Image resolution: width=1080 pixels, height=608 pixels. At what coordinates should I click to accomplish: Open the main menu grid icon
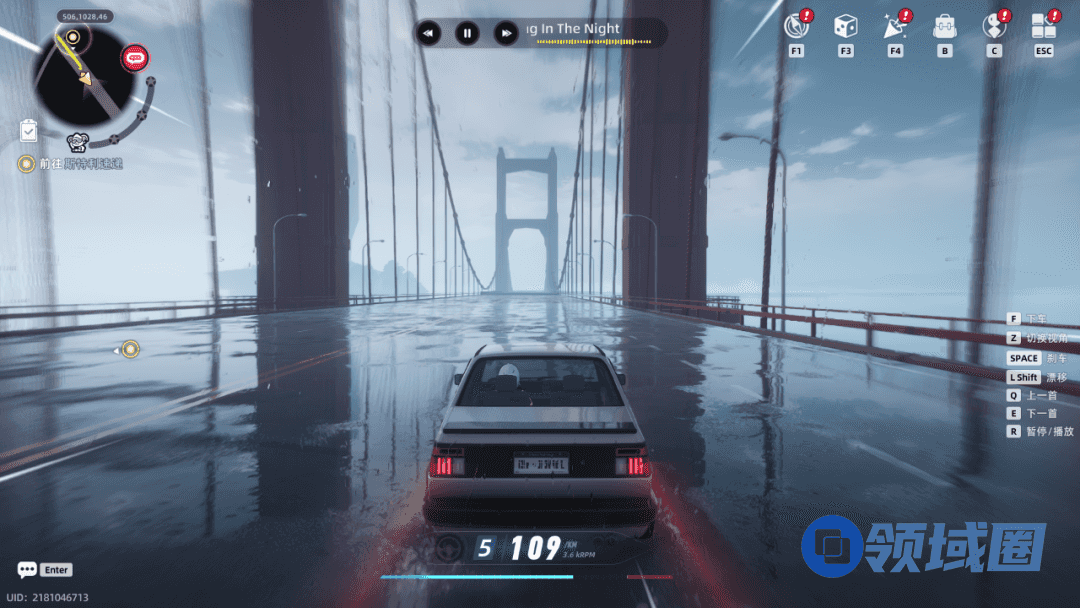point(1044,27)
